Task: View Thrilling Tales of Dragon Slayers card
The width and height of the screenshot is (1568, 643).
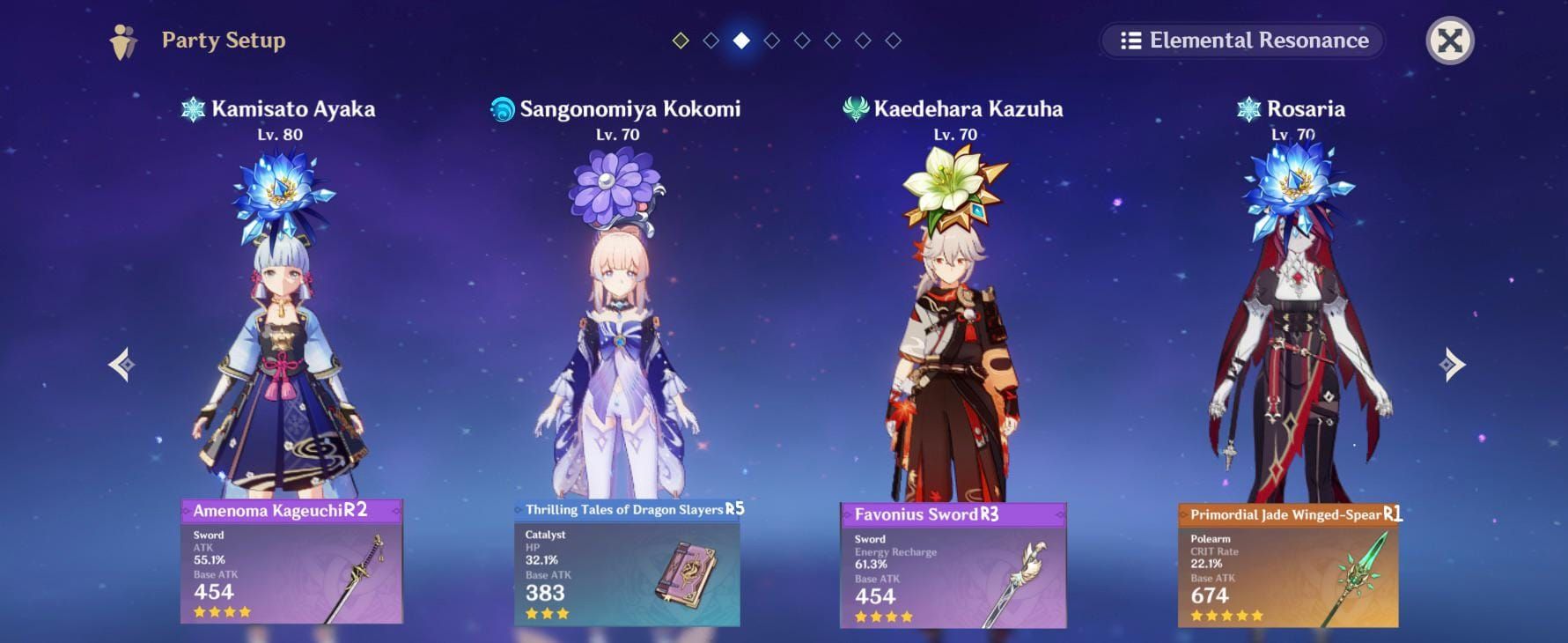Action: [x=627, y=563]
